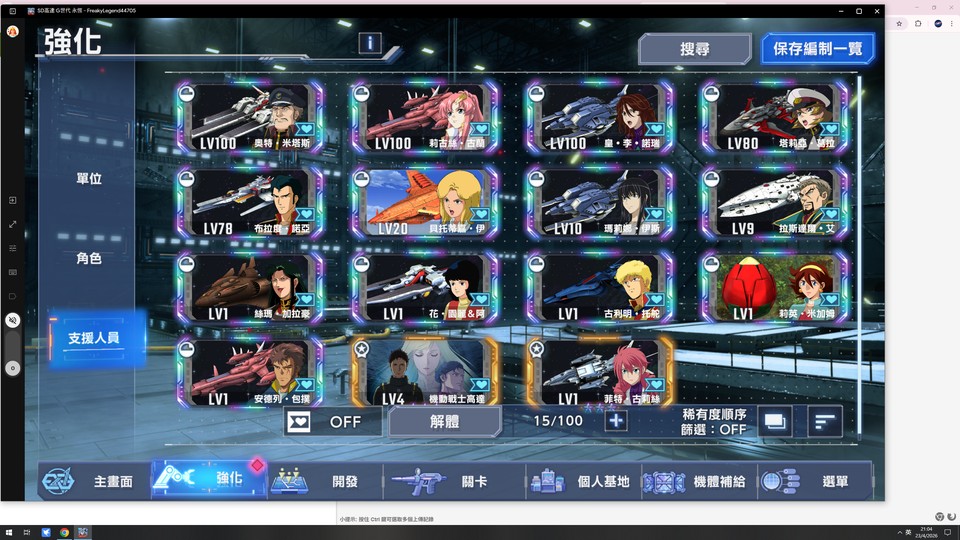
Task: Select the LV4 機動戰士高達 card
Action: tap(425, 372)
